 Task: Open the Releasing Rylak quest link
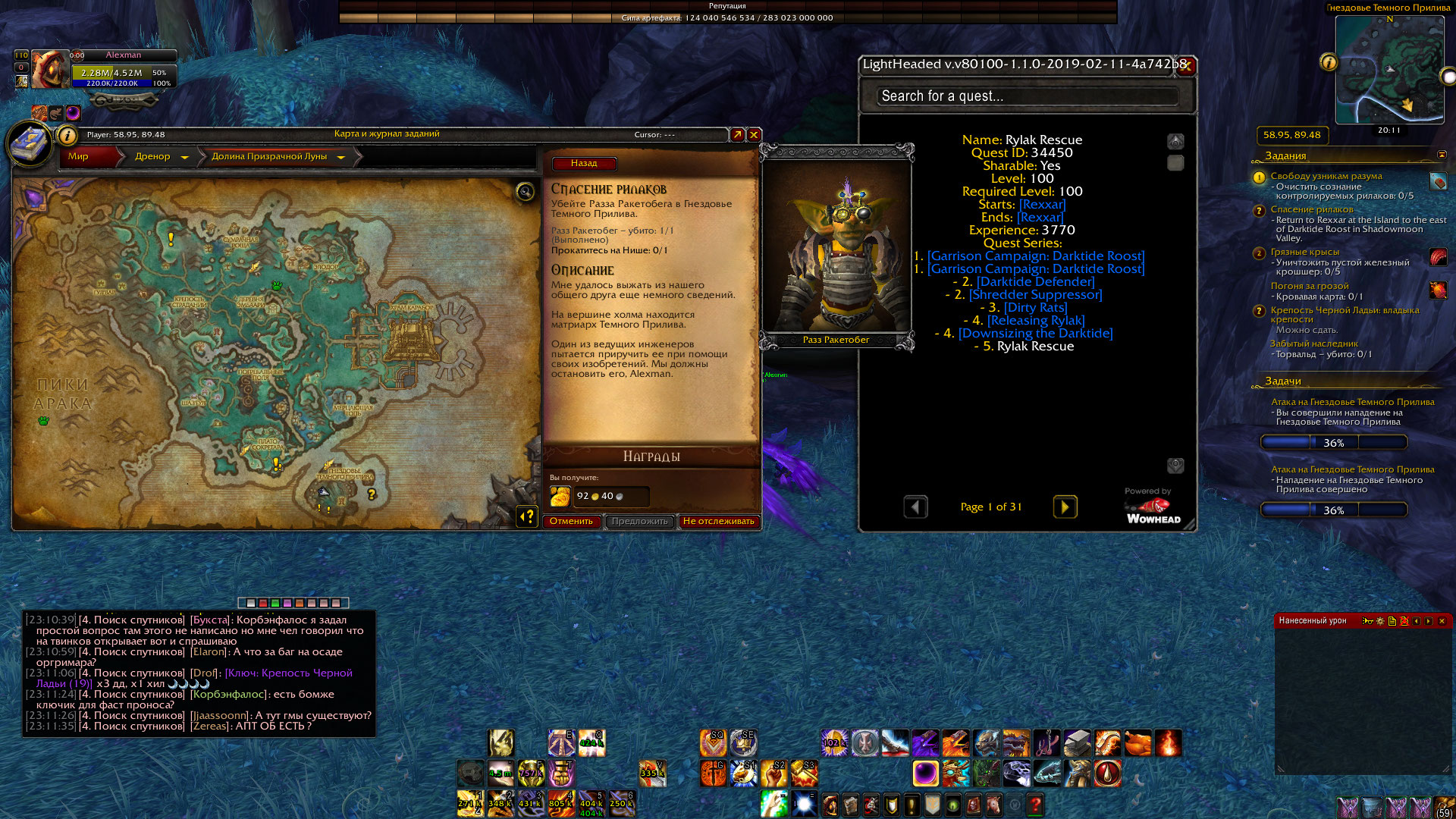(x=1036, y=321)
